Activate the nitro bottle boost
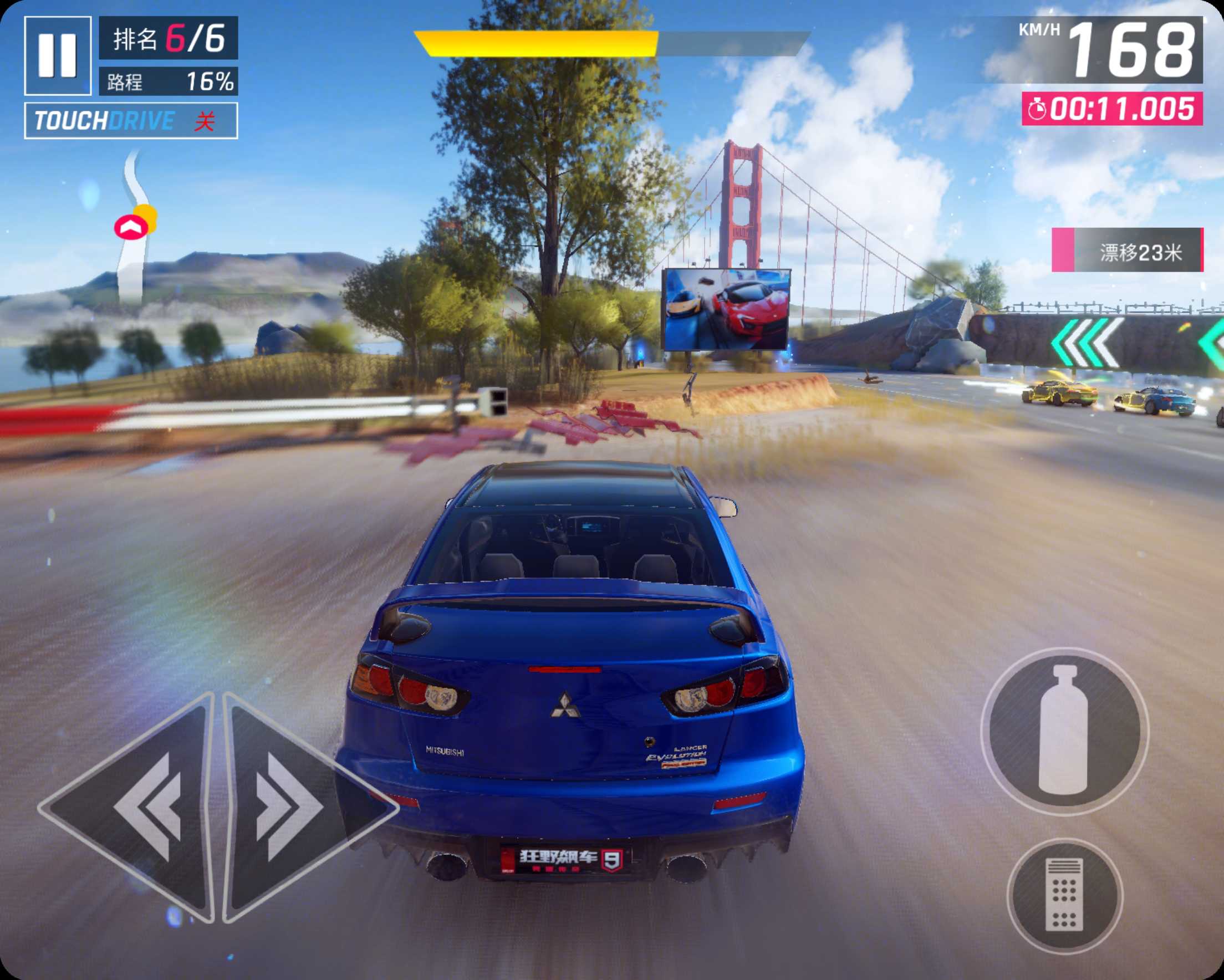 pyautogui.click(x=1064, y=731)
